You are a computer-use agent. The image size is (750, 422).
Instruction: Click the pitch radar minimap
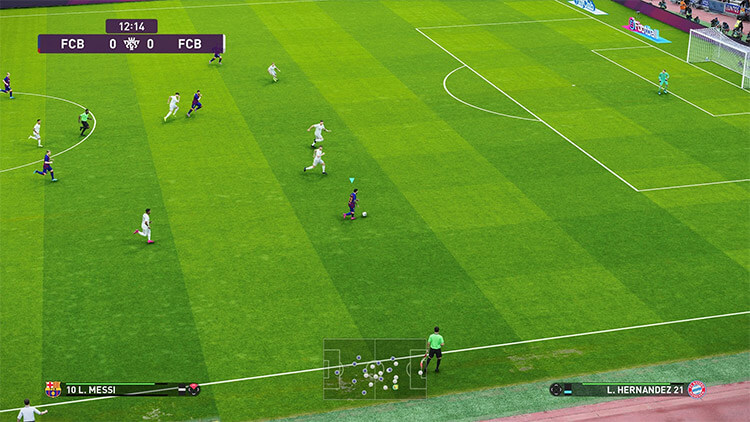375,369
